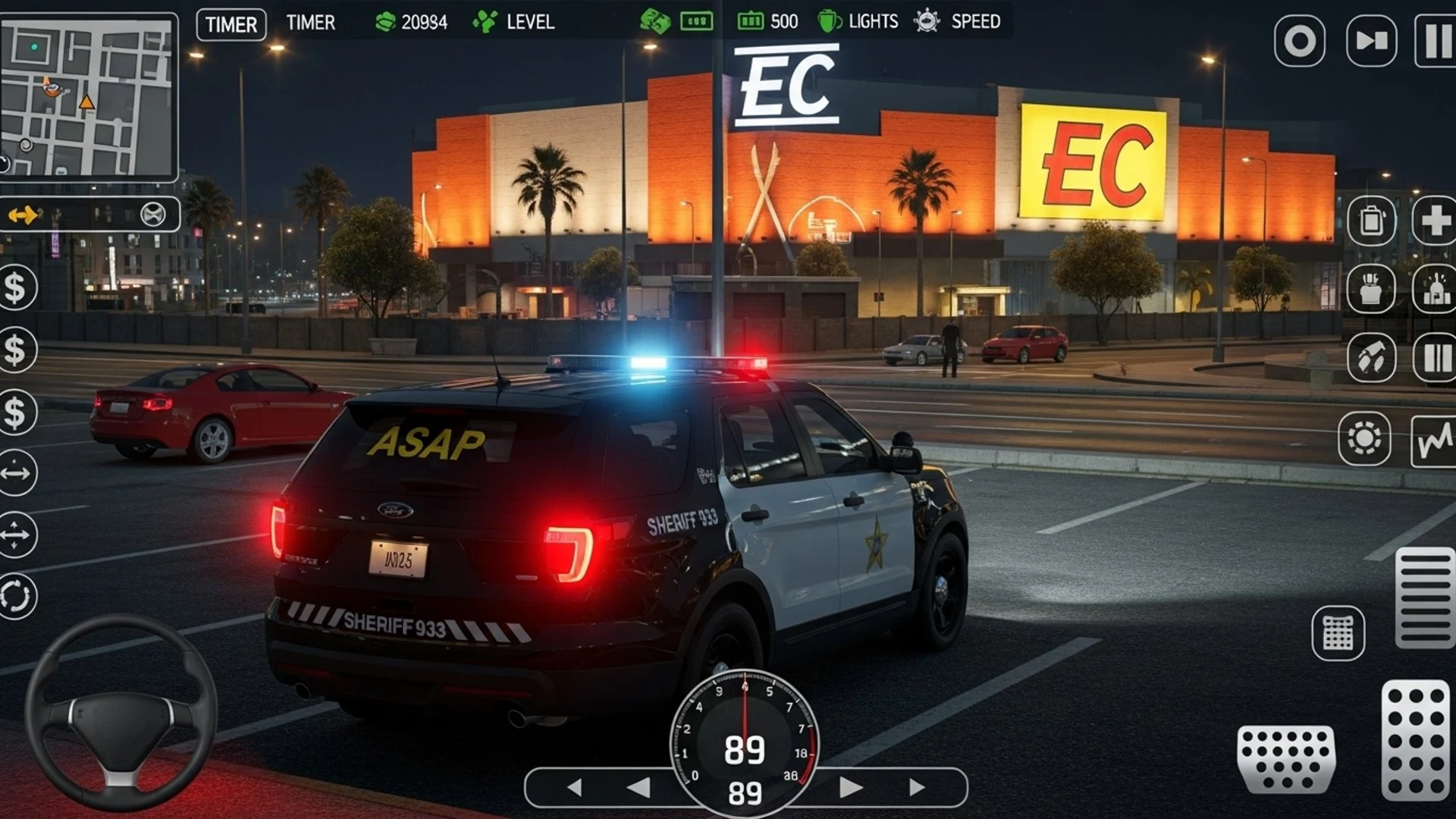Tap the calculator grid icon
The width and height of the screenshot is (1456, 819).
coord(1338,632)
